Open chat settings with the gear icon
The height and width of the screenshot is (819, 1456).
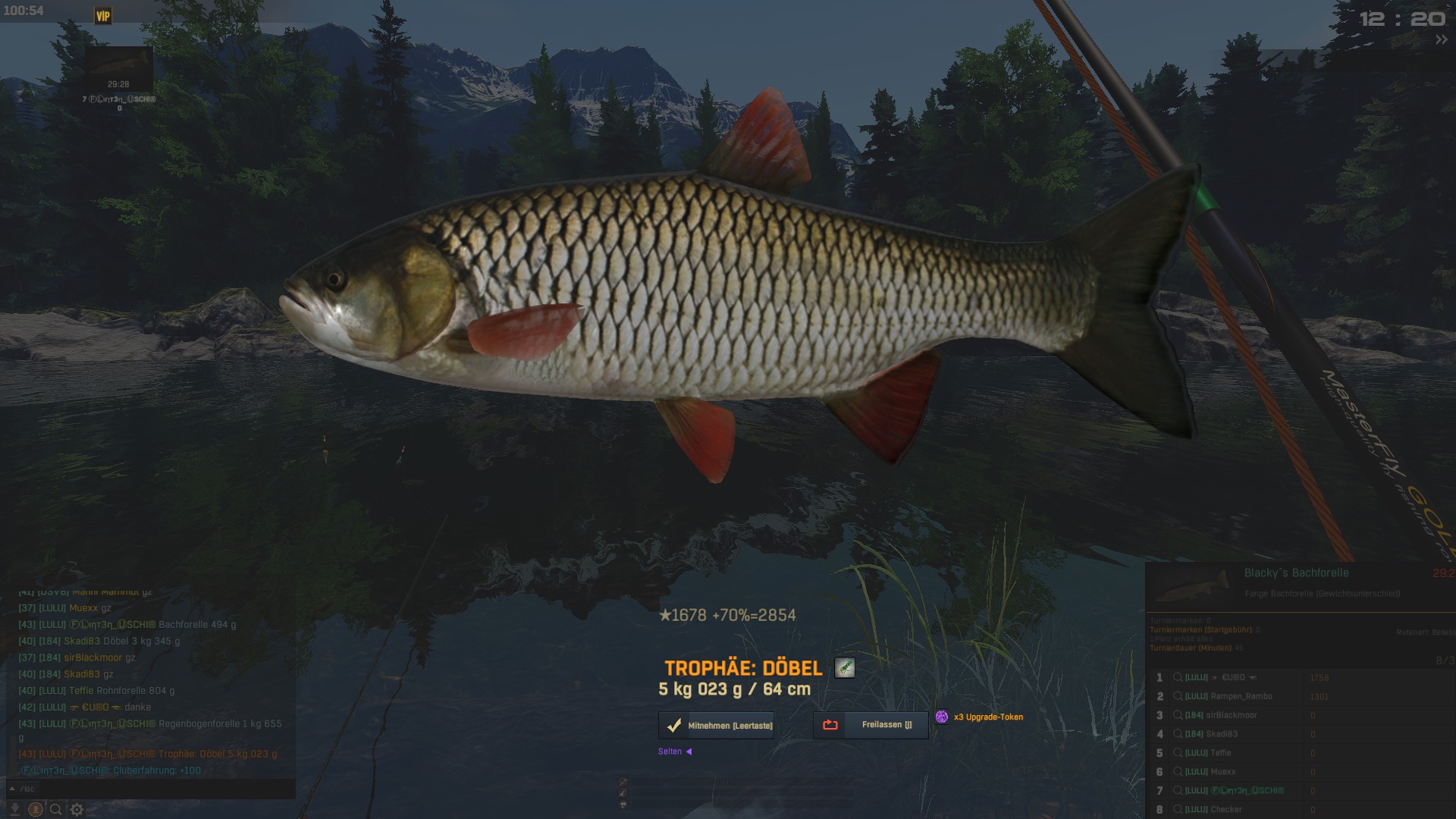[x=77, y=809]
